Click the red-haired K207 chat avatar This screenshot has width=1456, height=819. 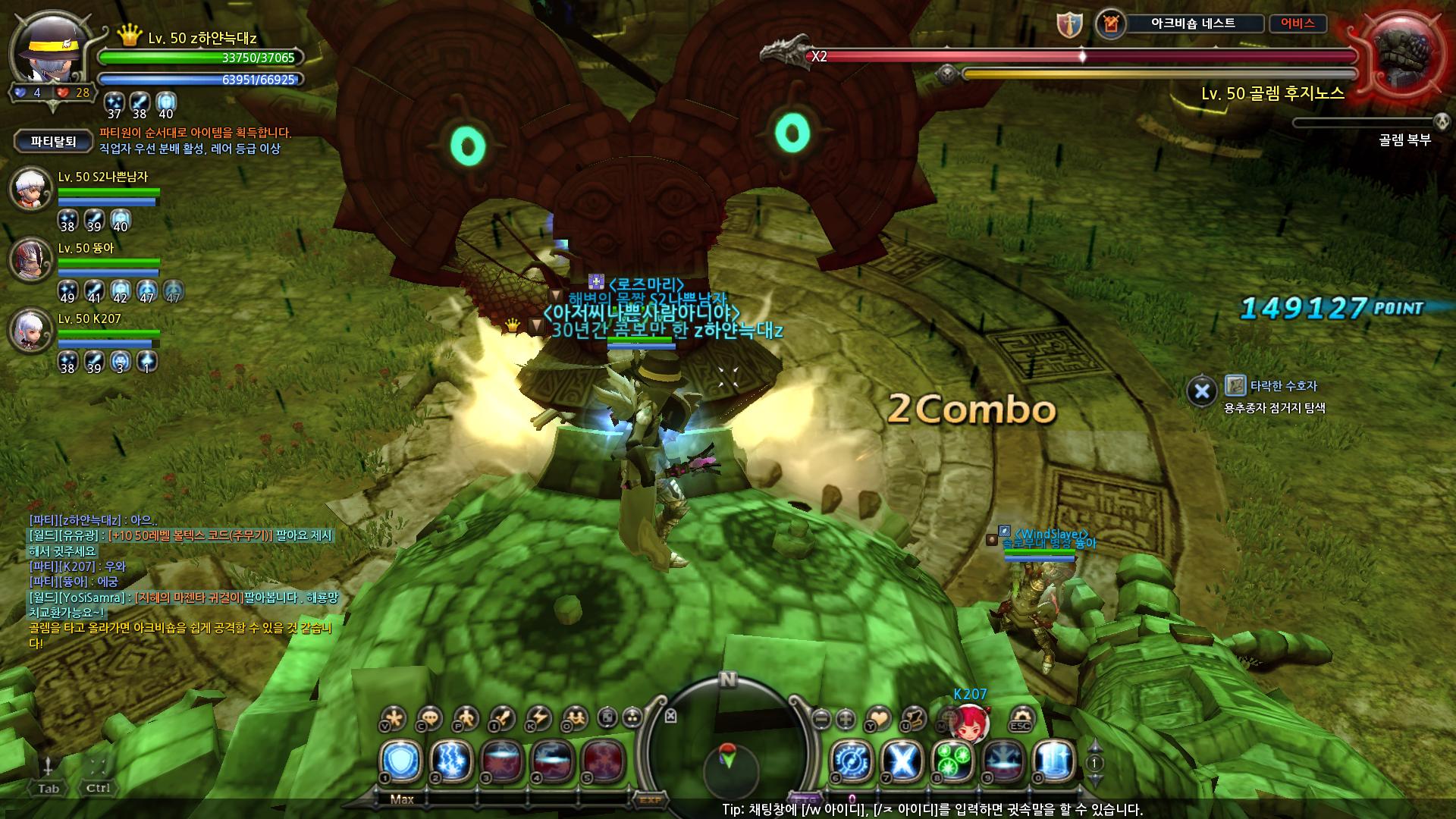[970, 723]
